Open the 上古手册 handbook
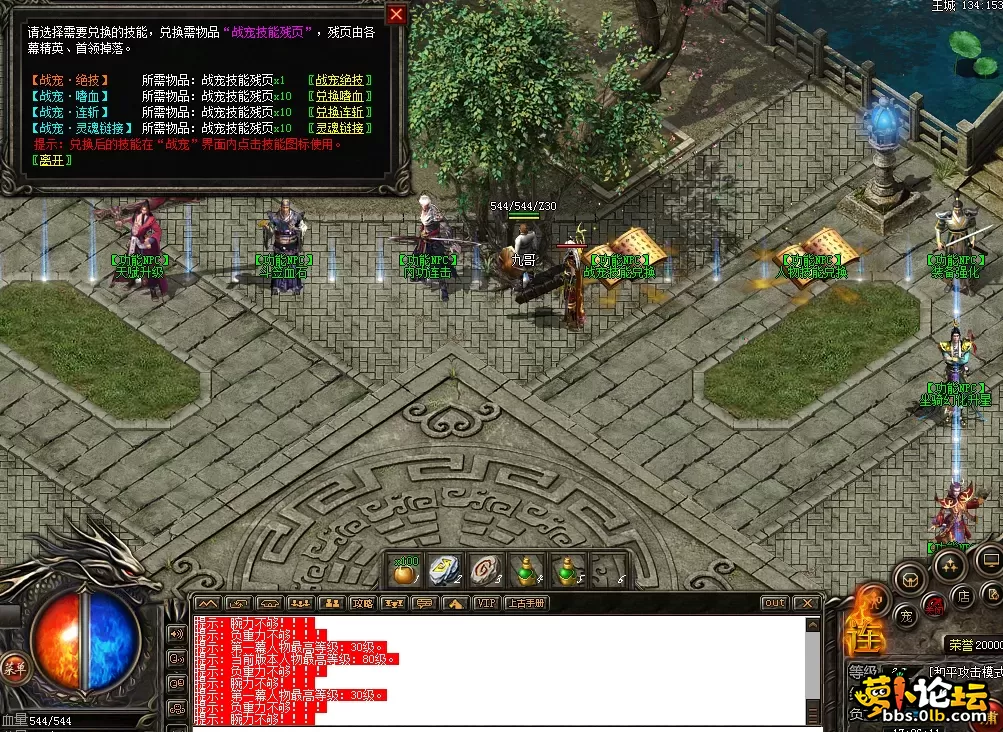The width and height of the screenshot is (1003, 732). tap(524, 603)
